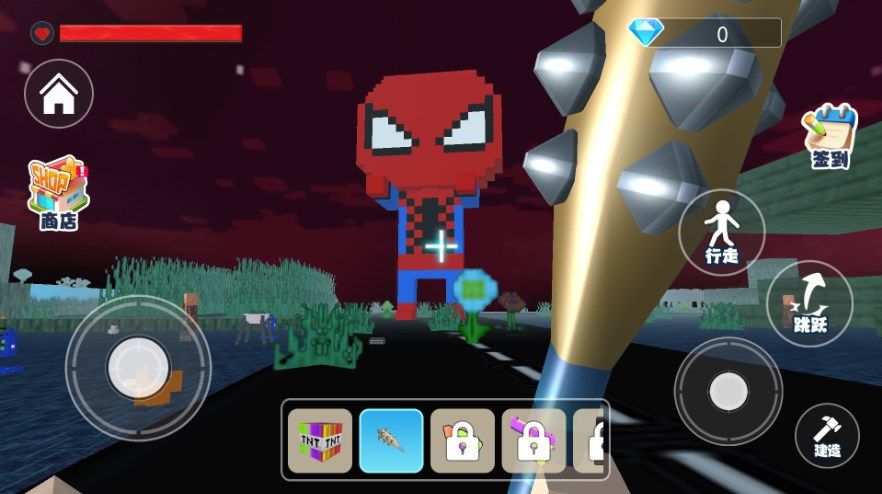This screenshot has width=882, height=494.
Task: Tap the build (建造) hammer button
Action: click(x=827, y=435)
